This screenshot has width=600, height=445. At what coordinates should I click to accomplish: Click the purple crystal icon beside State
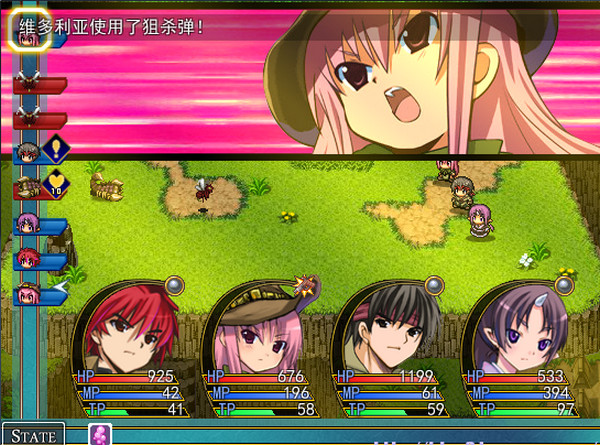pos(101,435)
